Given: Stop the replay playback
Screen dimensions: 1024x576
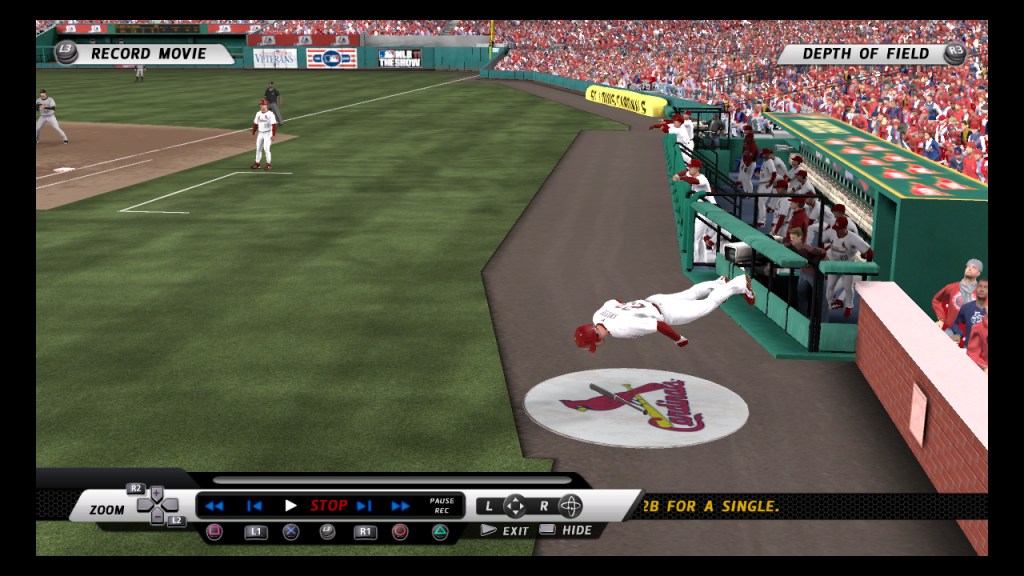Looking at the screenshot, I should click(328, 506).
